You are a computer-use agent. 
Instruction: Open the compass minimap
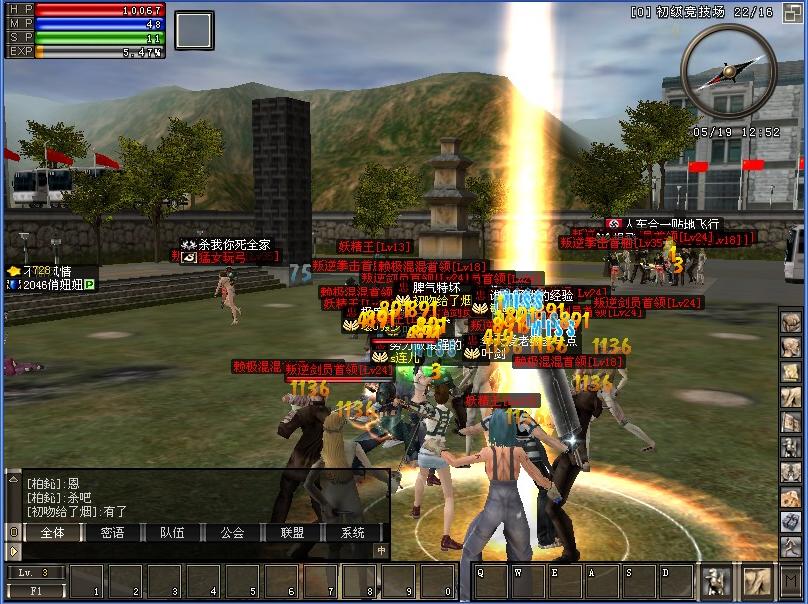tap(728, 72)
